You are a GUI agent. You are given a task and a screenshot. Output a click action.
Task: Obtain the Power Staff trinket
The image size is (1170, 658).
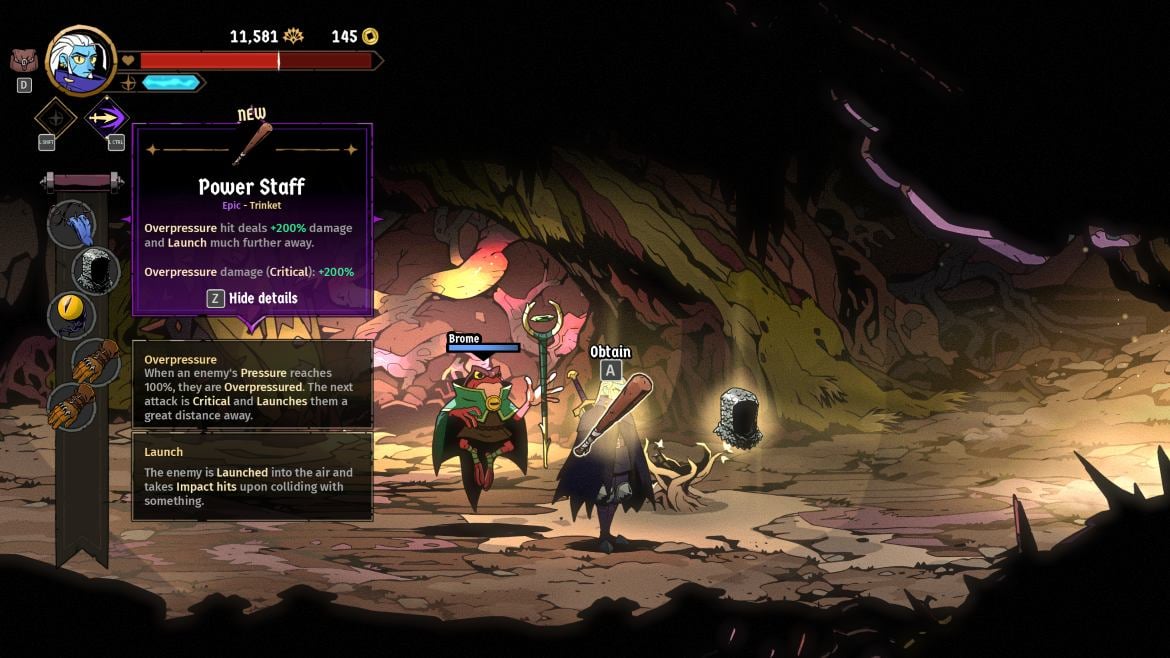610,370
